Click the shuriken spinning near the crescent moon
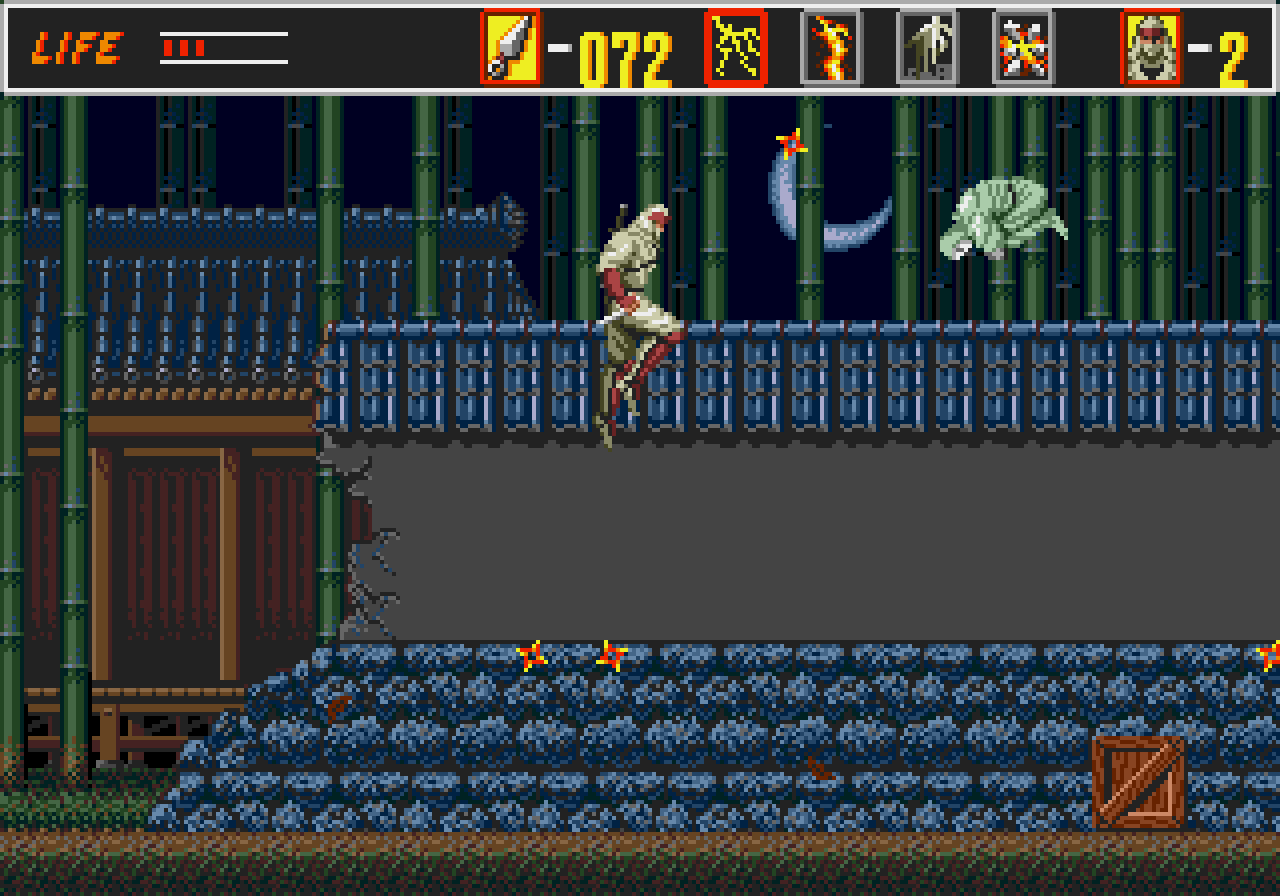 [x=789, y=140]
